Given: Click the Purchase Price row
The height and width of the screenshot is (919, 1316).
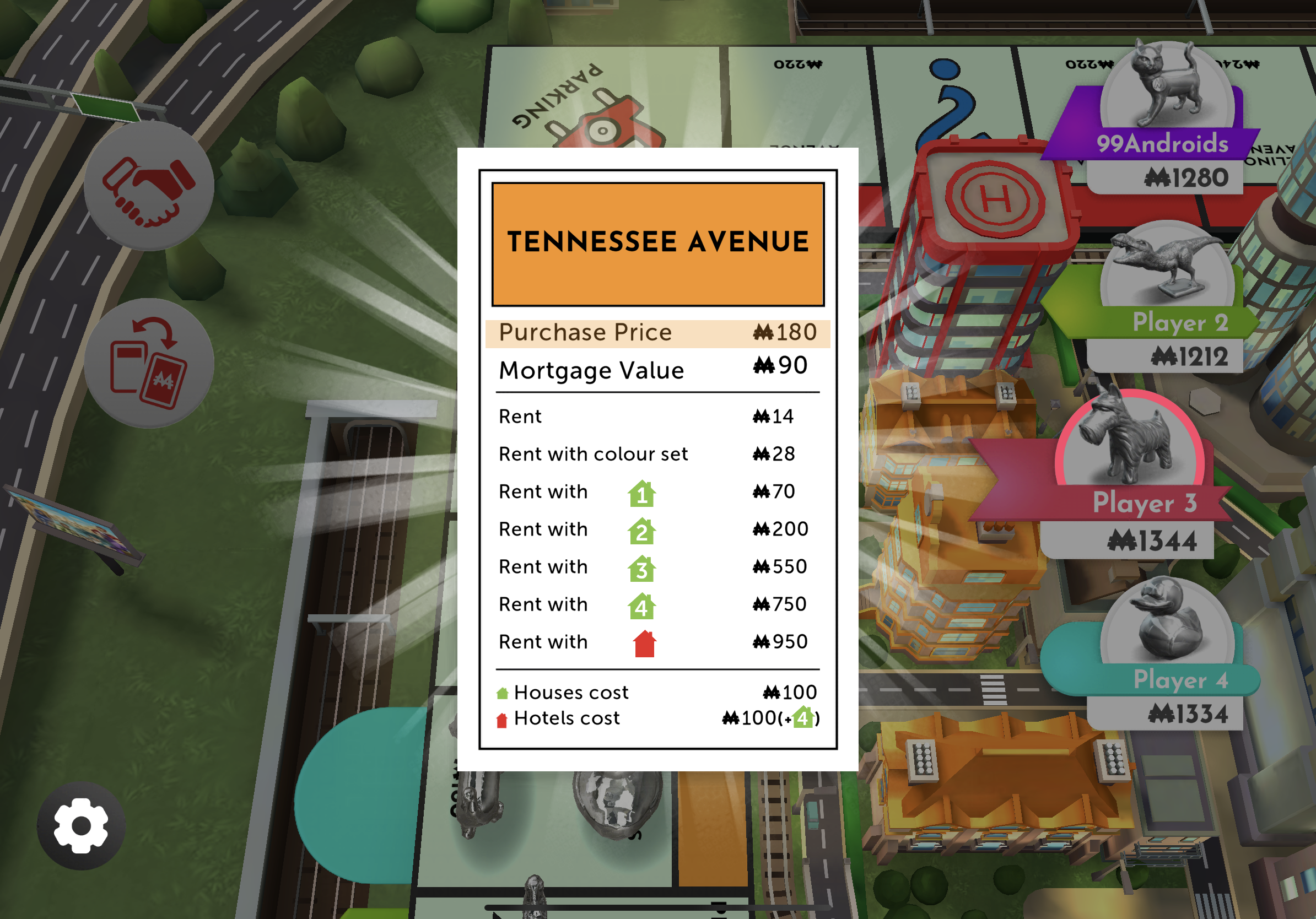Looking at the screenshot, I should (658, 332).
